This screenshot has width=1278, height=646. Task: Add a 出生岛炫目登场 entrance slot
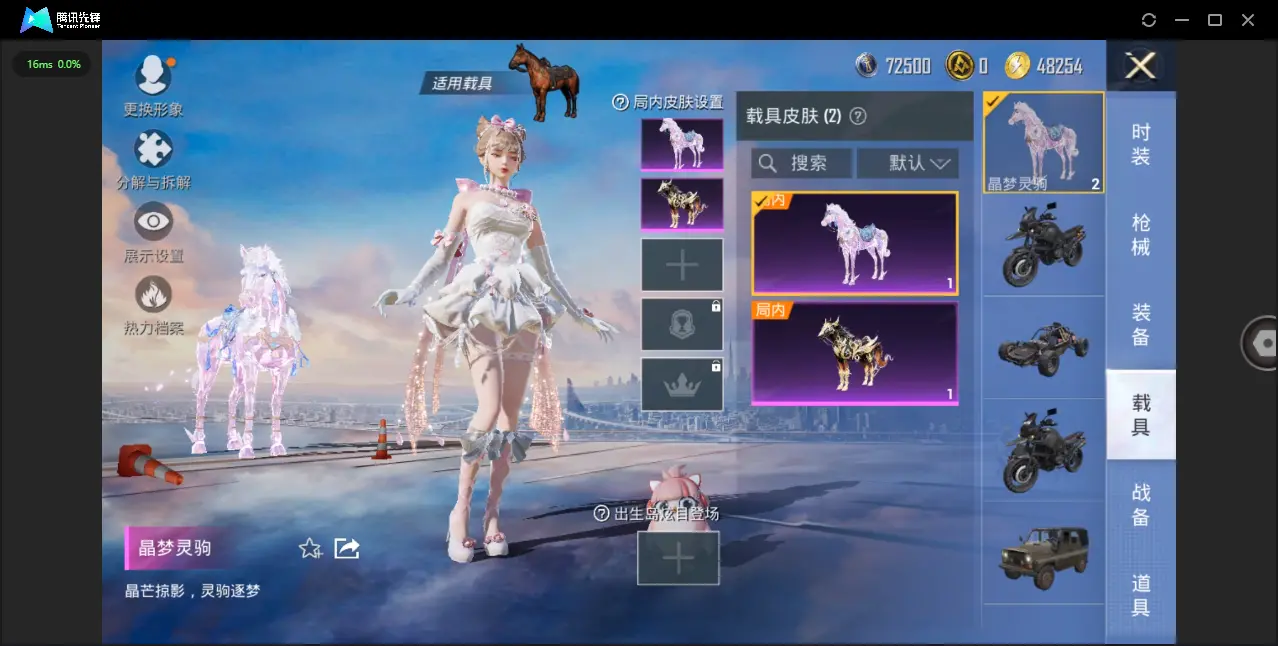pyautogui.click(x=678, y=558)
